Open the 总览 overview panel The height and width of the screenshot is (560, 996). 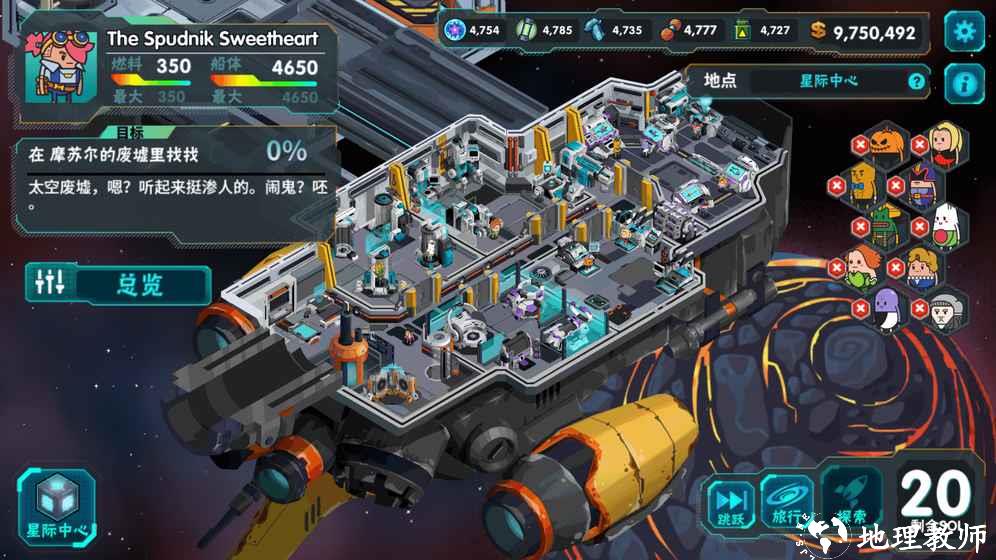(x=119, y=284)
